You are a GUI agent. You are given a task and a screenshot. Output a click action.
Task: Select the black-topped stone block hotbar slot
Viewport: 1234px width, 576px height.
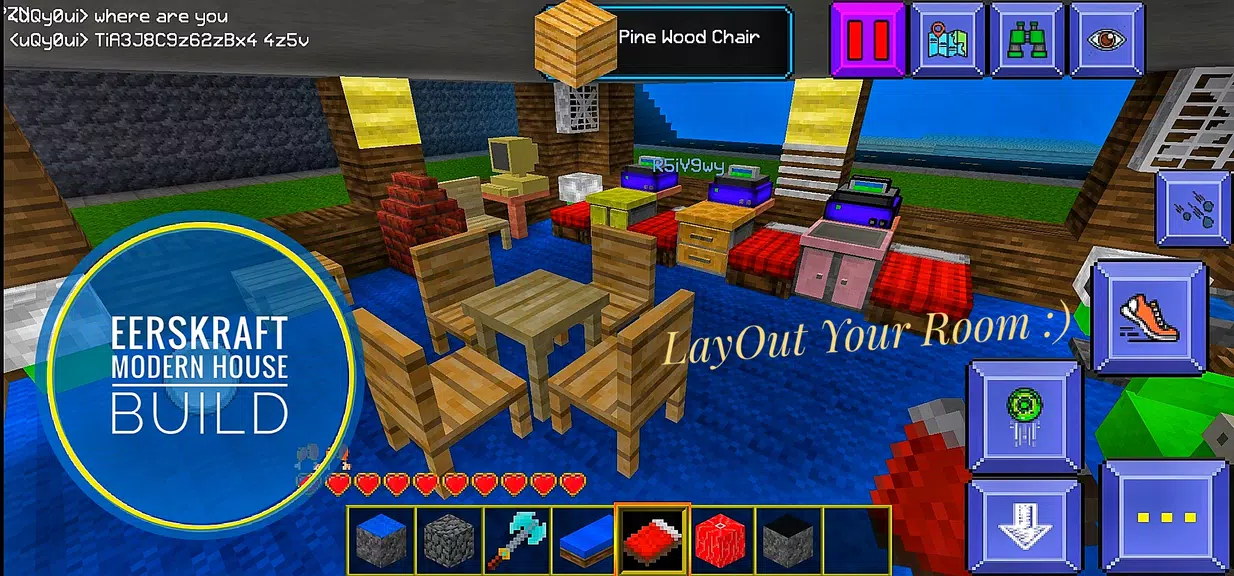pyautogui.click(x=788, y=538)
